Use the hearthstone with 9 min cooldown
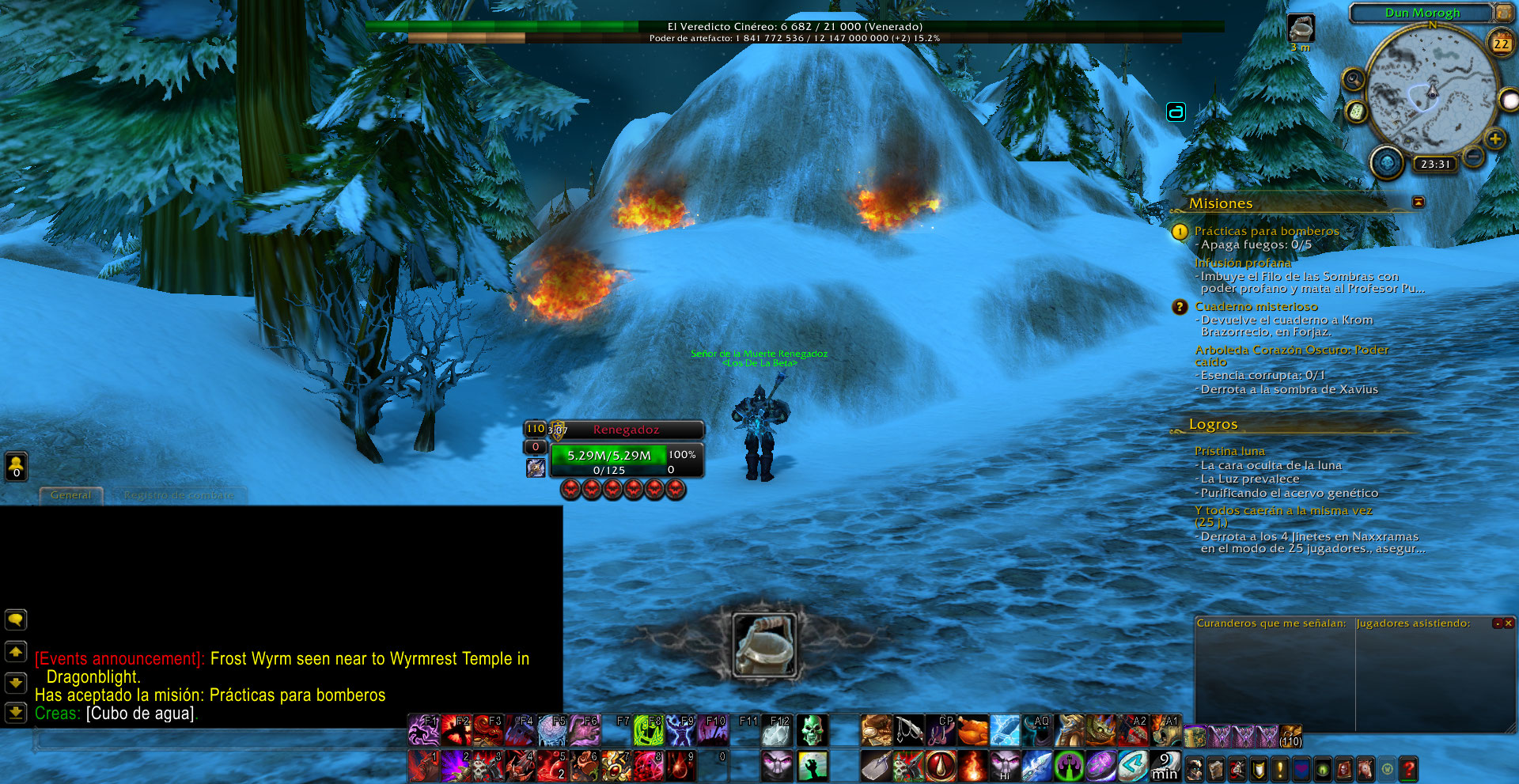1519x784 pixels. pyautogui.click(x=1165, y=766)
